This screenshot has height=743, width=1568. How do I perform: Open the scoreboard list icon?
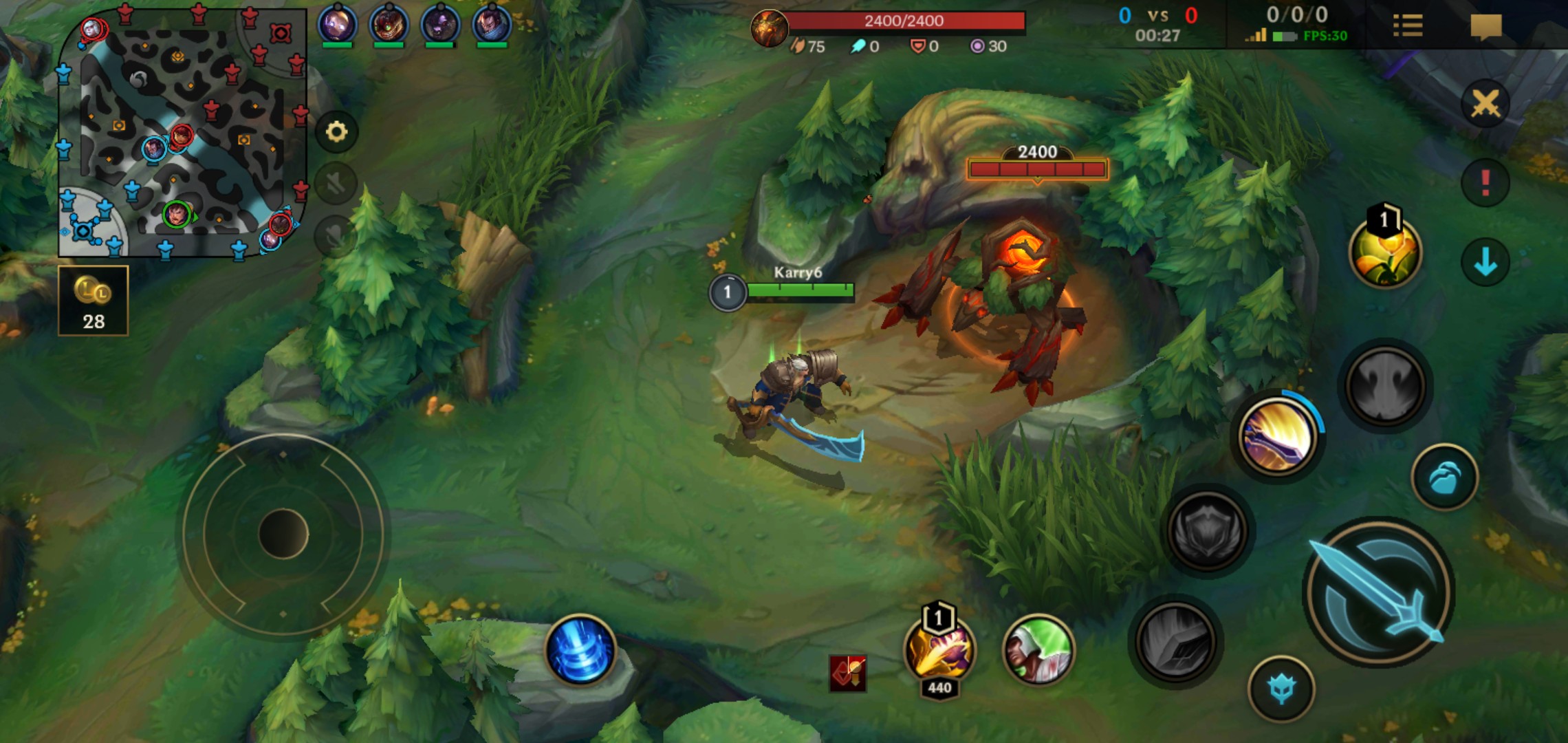tap(1407, 26)
